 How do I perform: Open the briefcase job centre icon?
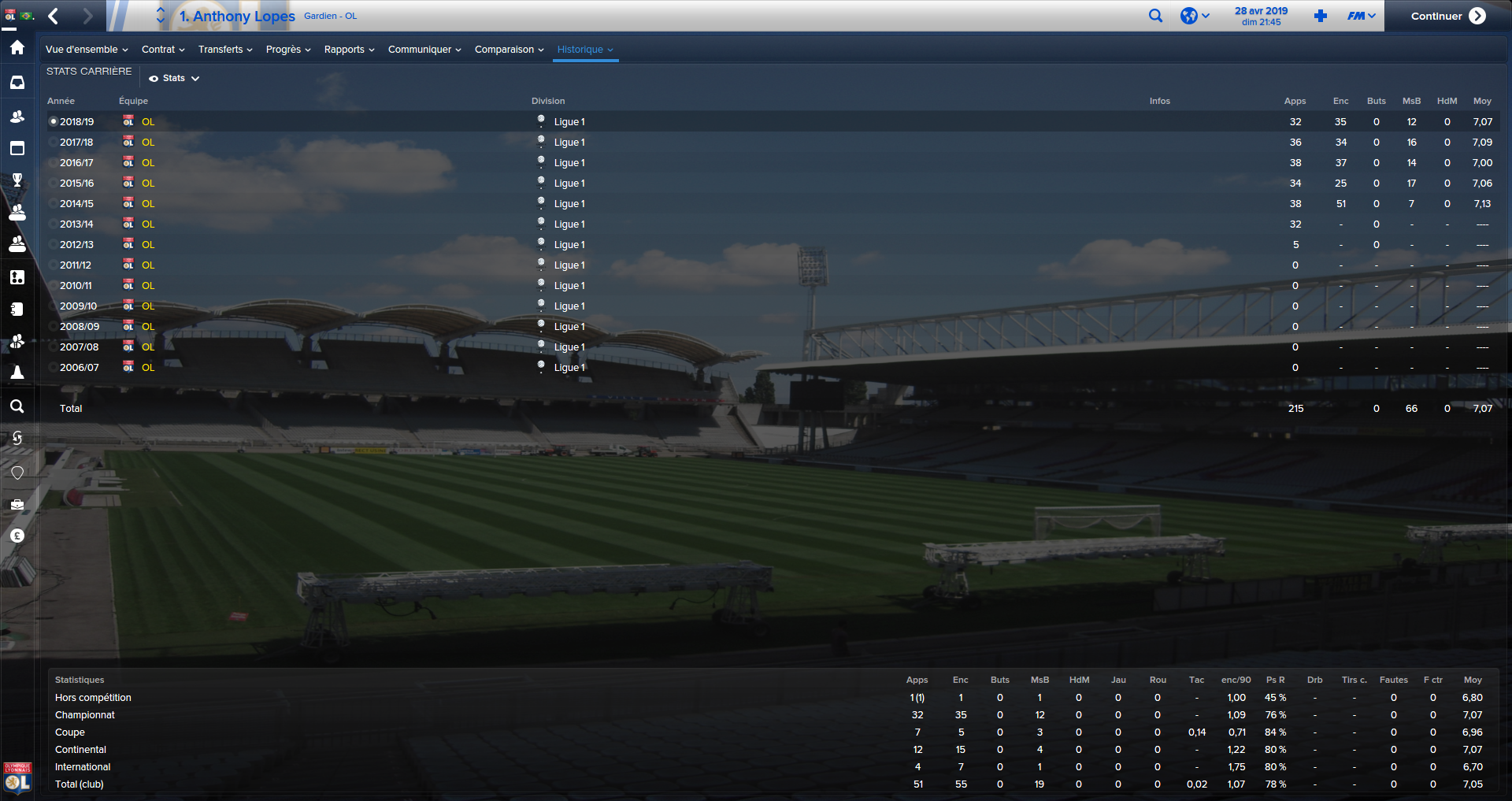tap(17, 504)
